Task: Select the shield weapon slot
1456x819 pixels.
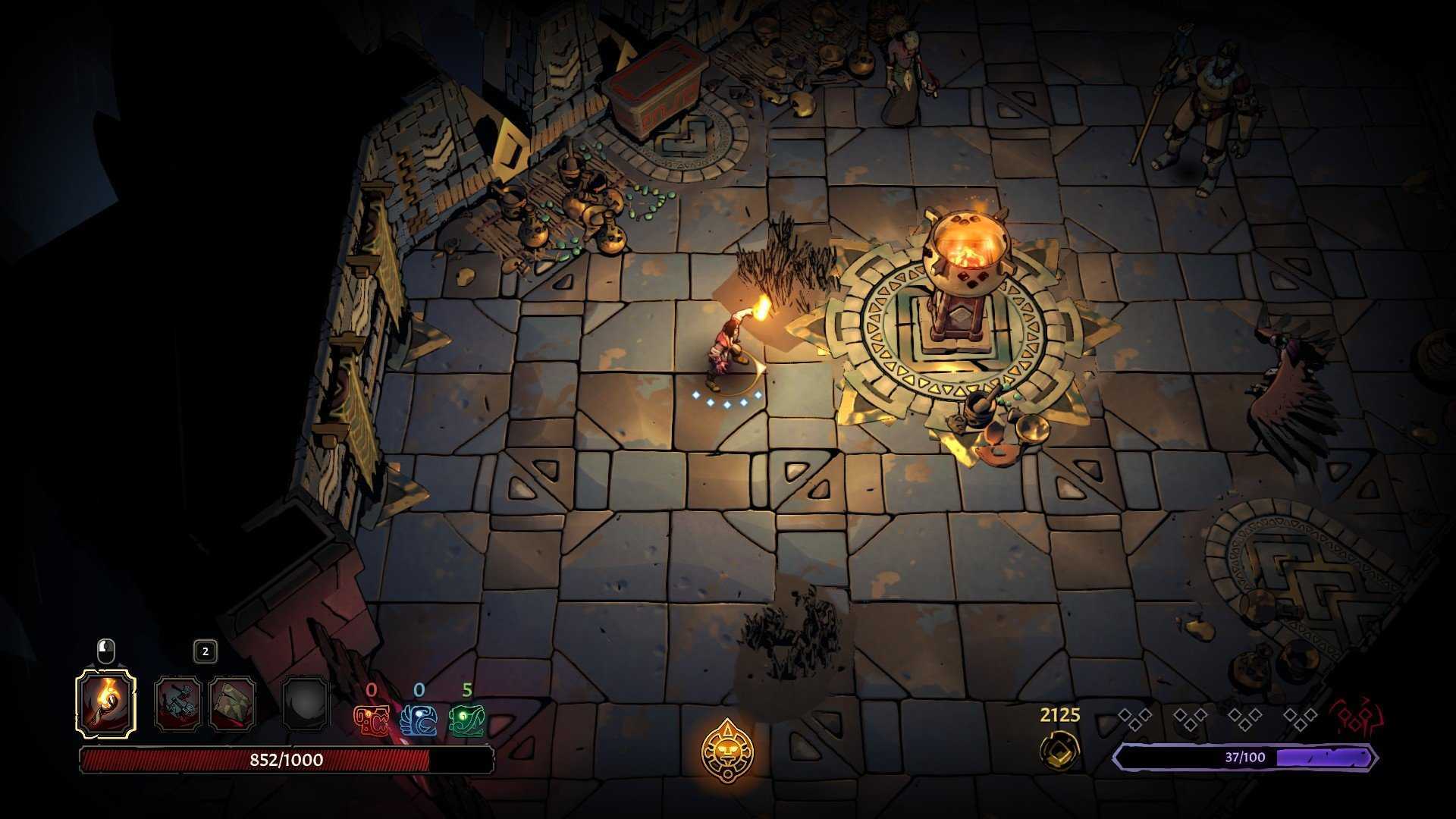Action: pos(233,704)
